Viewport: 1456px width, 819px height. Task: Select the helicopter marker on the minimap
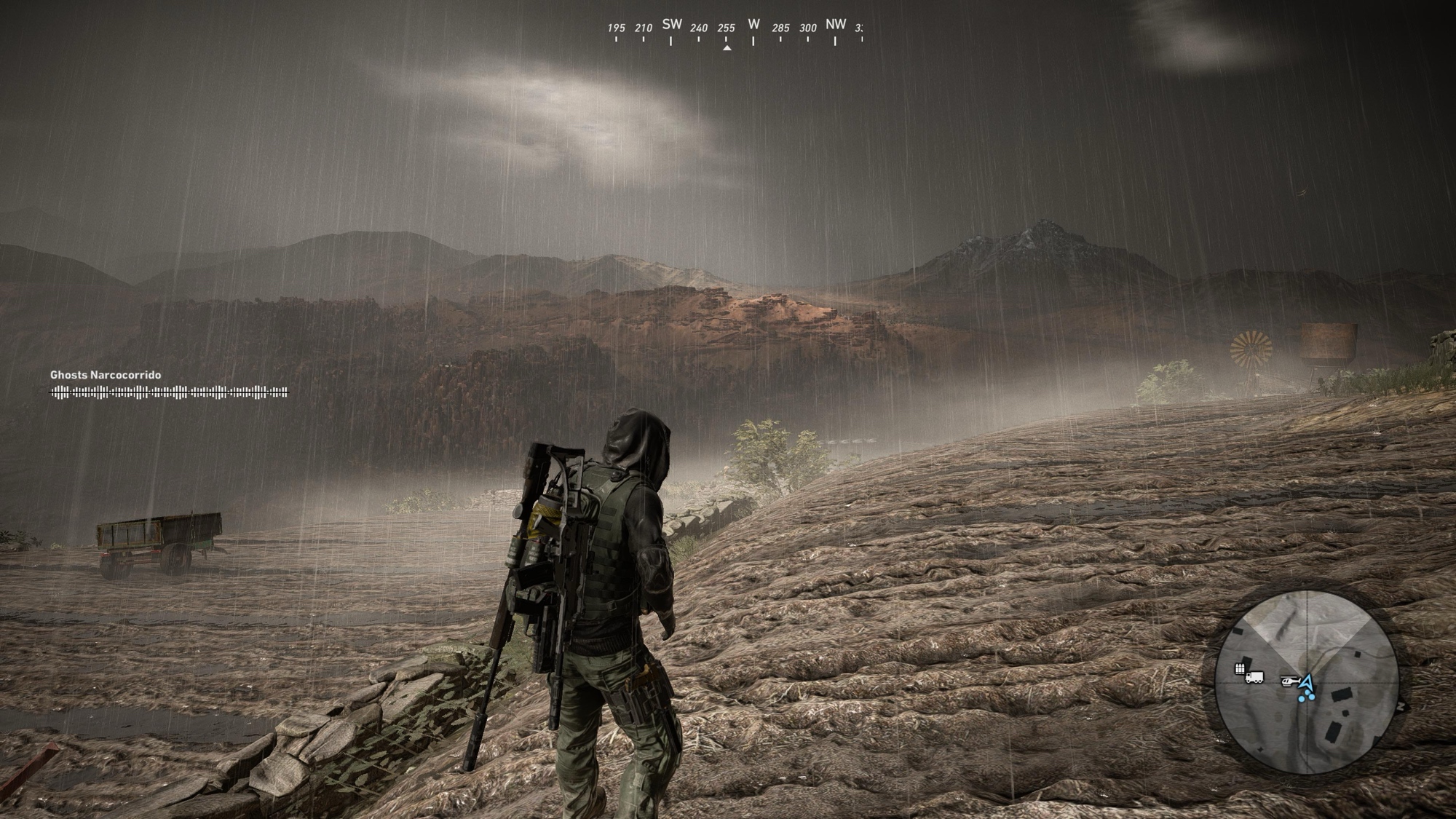click(x=1289, y=681)
